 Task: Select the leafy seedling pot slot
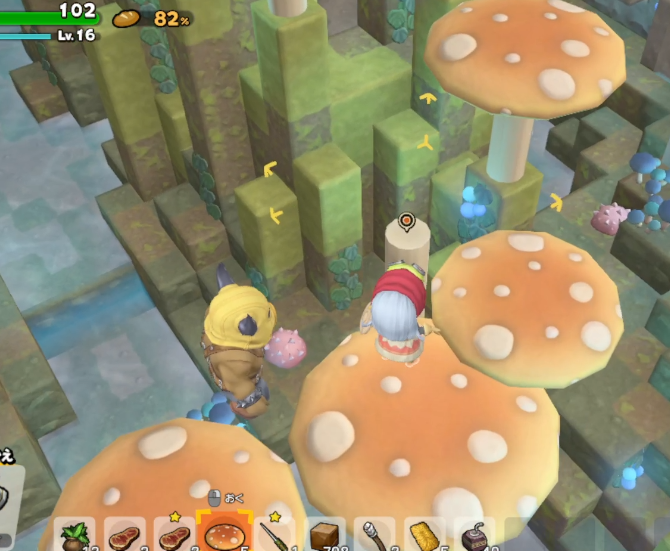(x=75, y=536)
